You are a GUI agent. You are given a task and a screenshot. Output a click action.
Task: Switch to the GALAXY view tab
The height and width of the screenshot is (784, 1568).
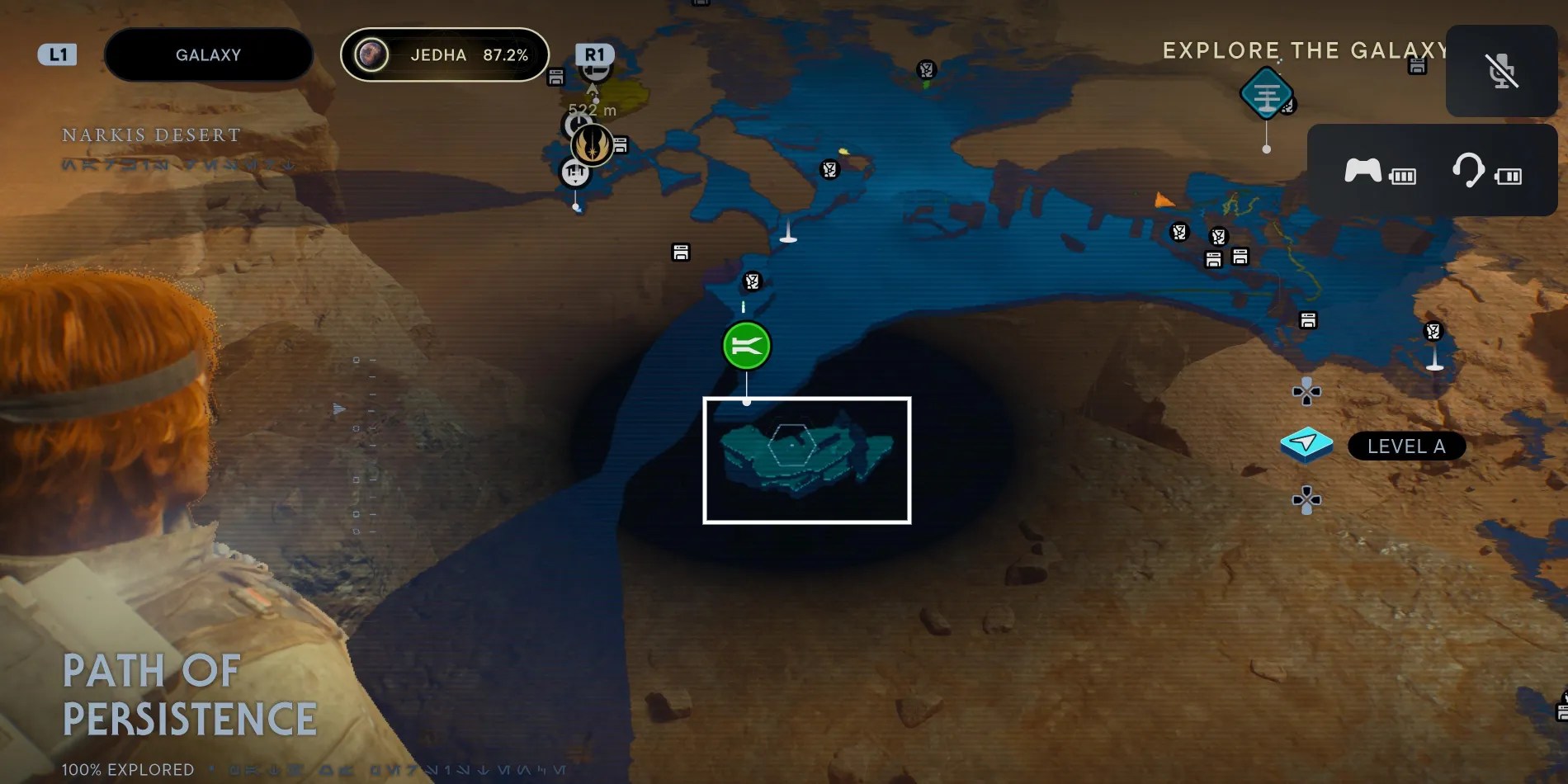207,54
